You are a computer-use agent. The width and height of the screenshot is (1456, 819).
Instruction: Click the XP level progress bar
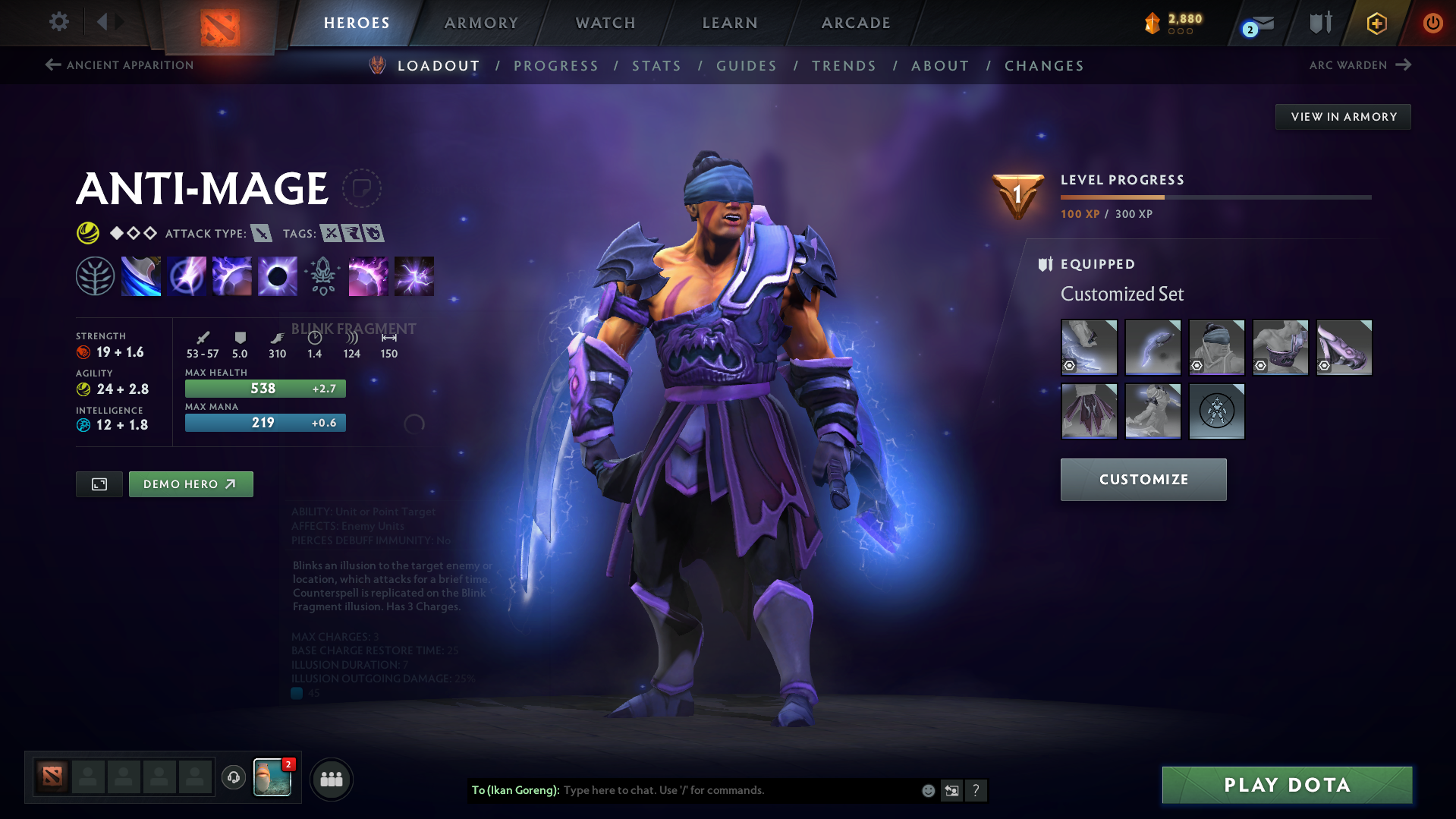(x=1214, y=197)
